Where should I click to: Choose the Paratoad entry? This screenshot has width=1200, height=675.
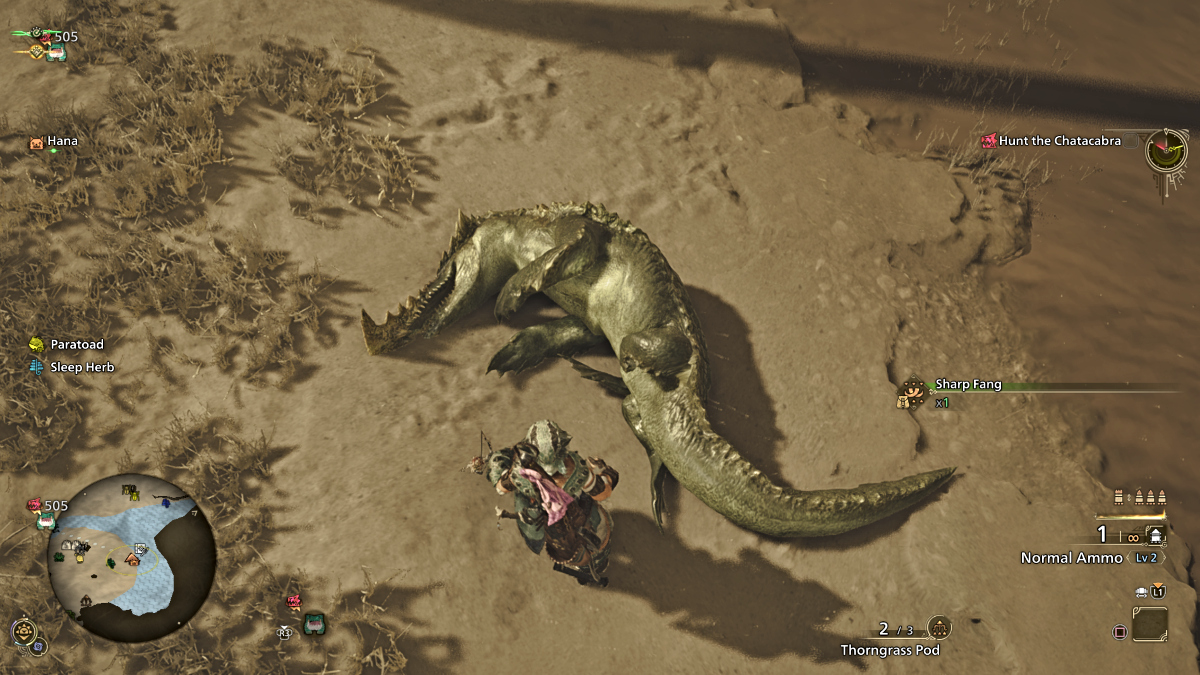[76, 345]
